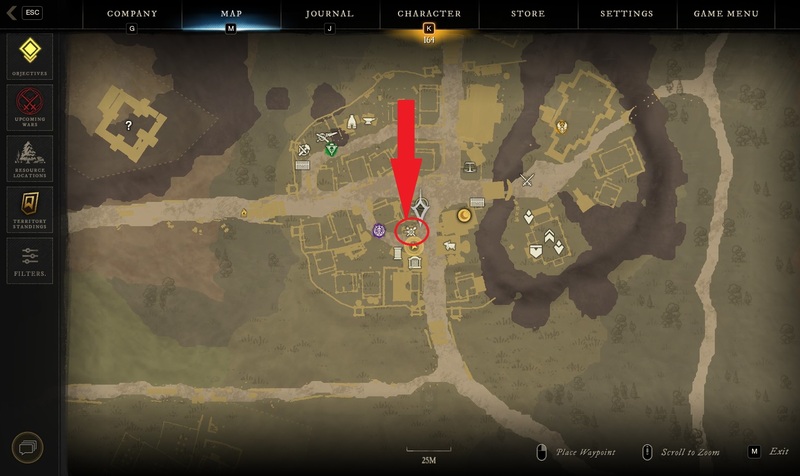
Task: Show the Objectives panel
Action: [30, 56]
